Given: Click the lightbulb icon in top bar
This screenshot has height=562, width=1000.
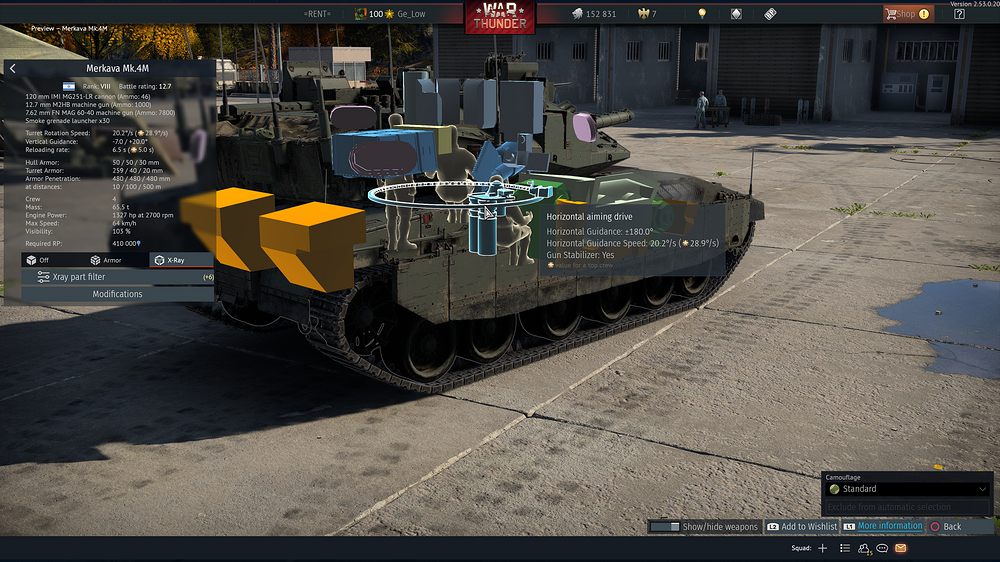Looking at the screenshot, I should pos(702,14).
